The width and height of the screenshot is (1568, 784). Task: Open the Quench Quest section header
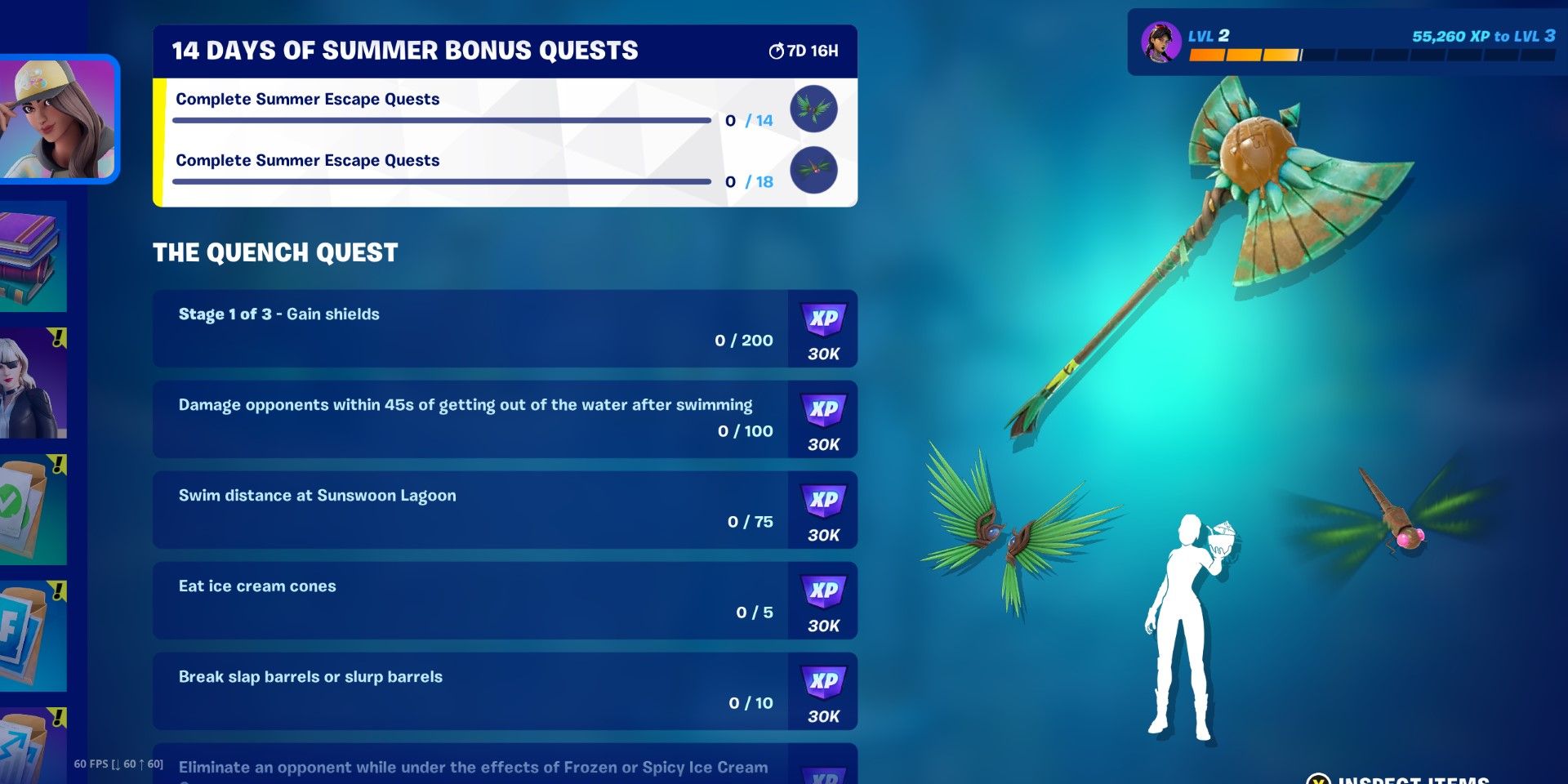point(275,252)
